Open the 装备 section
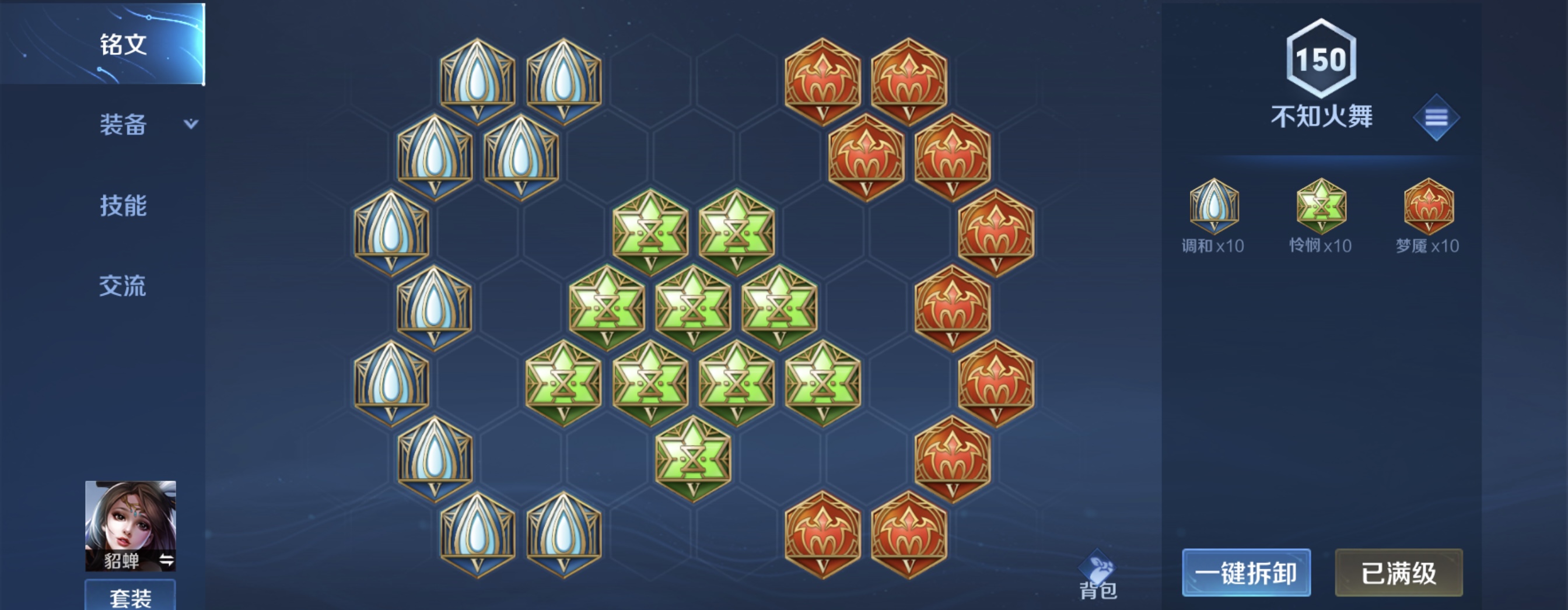This screenshot has height=610, width=1568. point(123,125)
